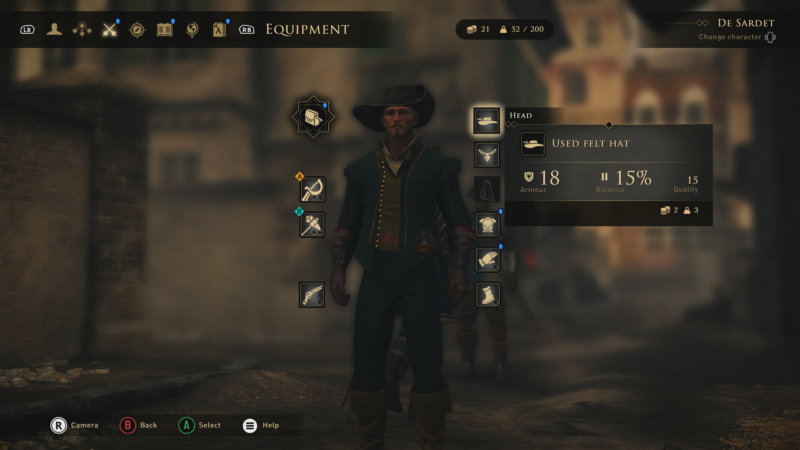Select the mace weapon slot

[x=312, y=224]
